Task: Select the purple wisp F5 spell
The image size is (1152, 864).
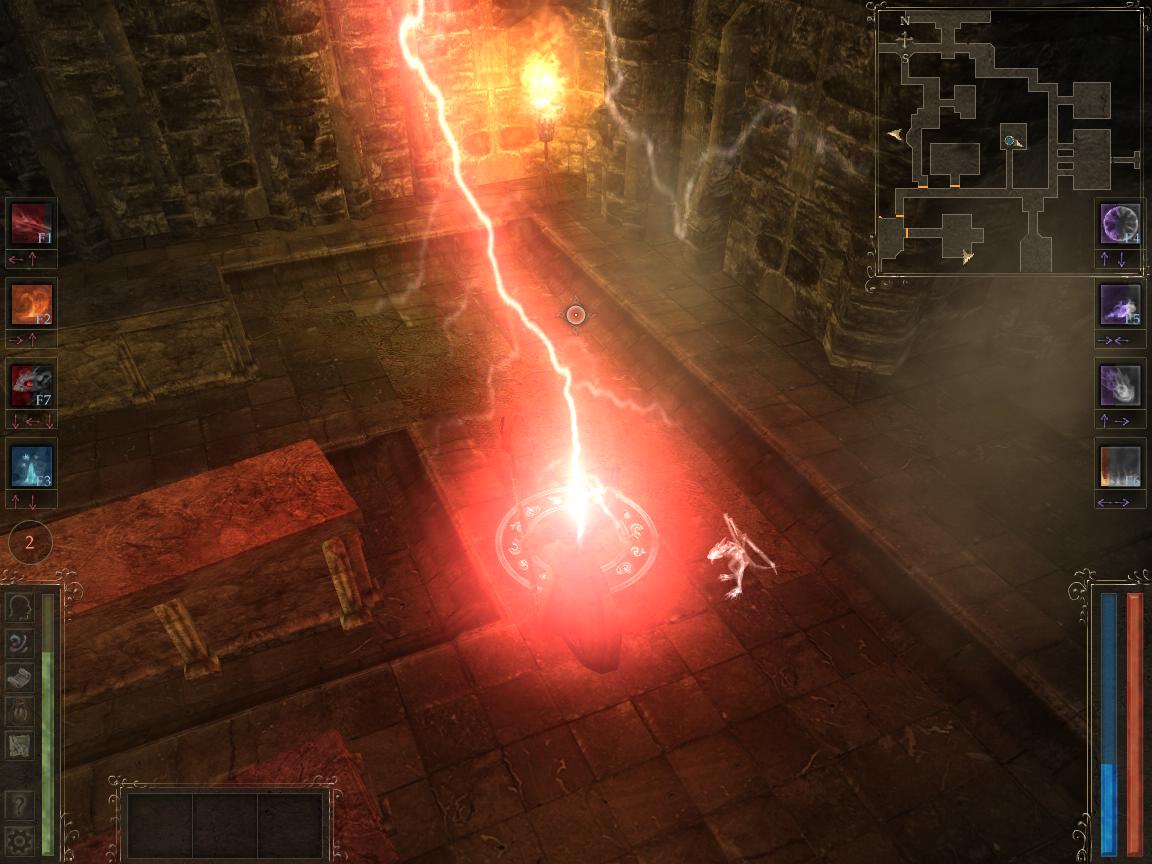Action: point(1120,303)
